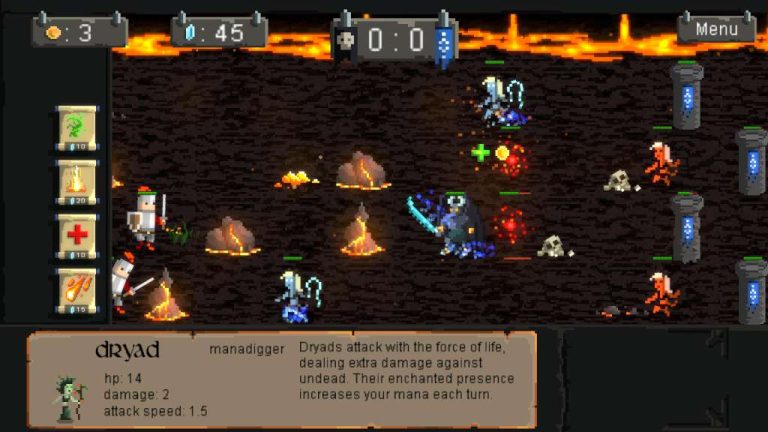The height and width of the screenshot is (432, 768).
Task: Cast the meteor fireball scroll
Action: tap(77, 289)
